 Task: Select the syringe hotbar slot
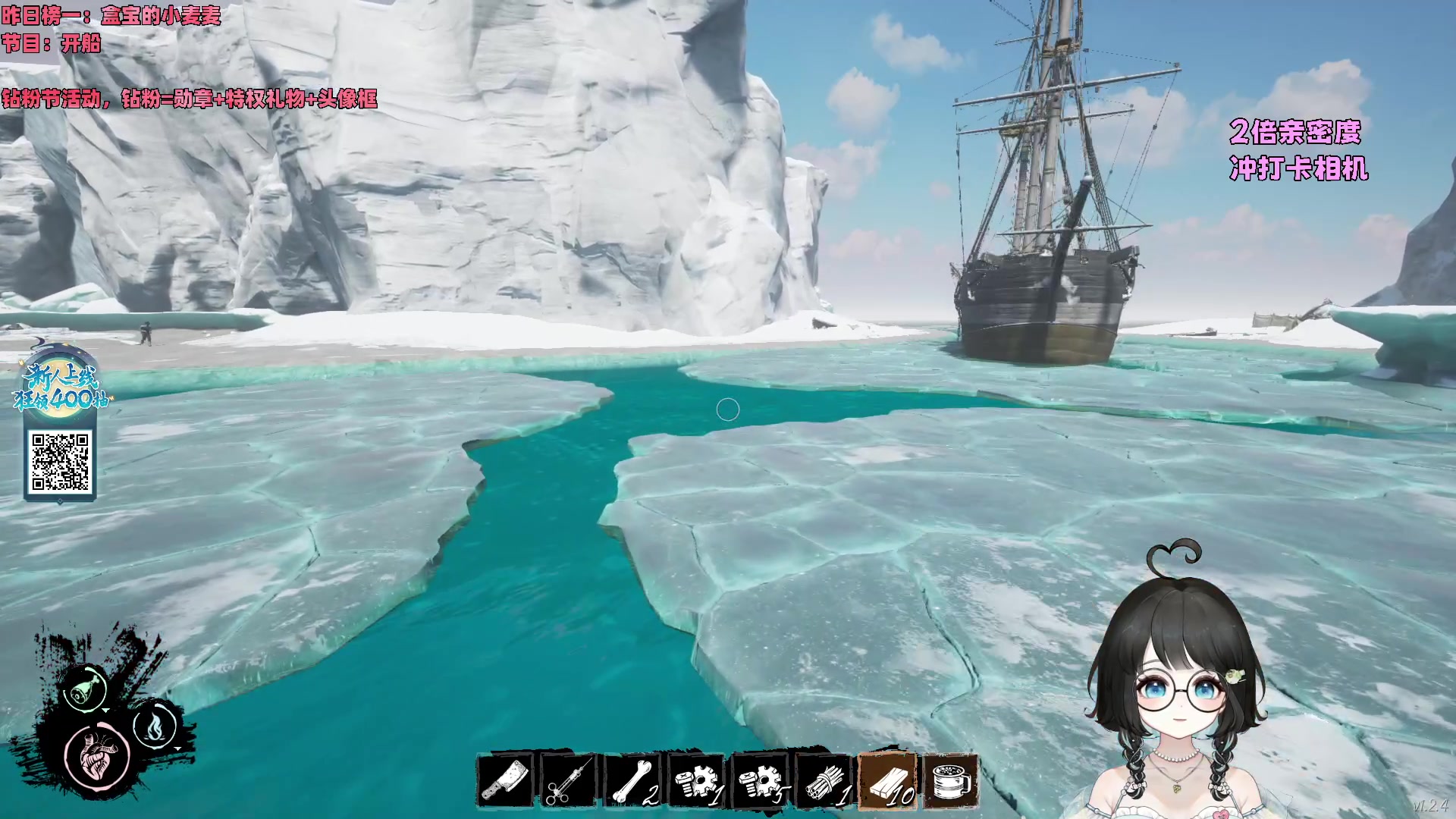click(569, 781)
